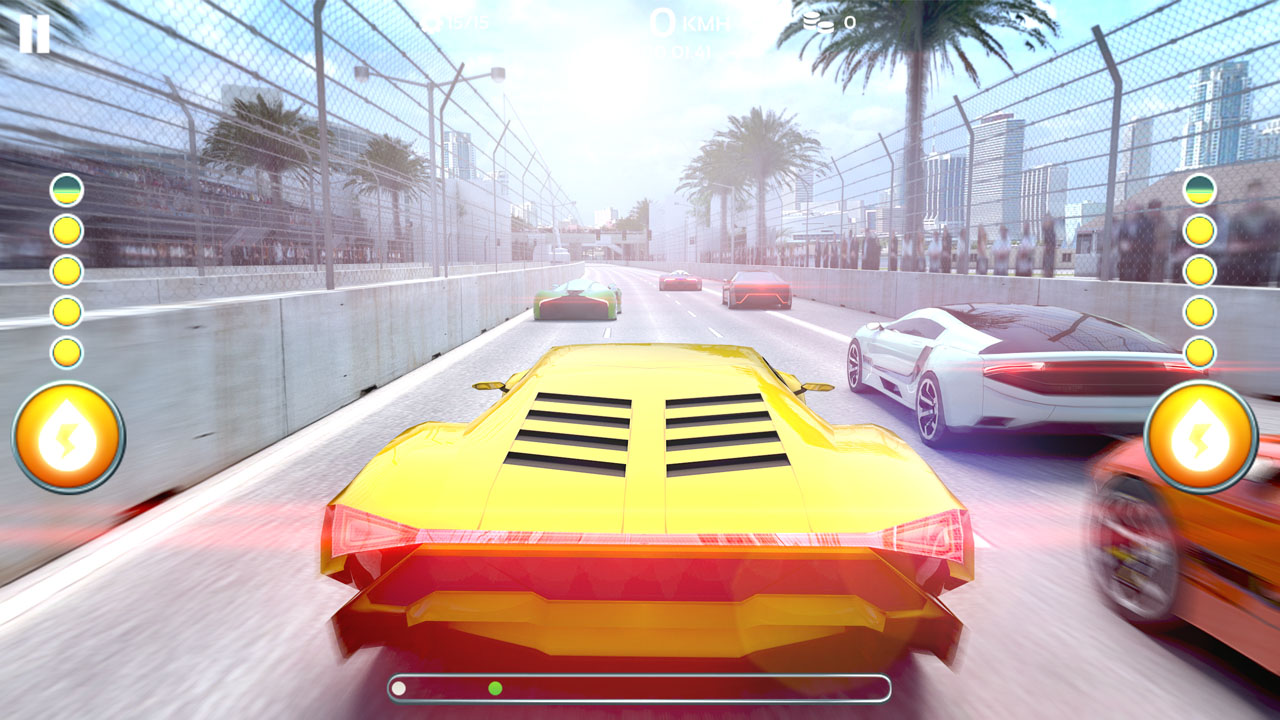This screenshot has height=720, width=1280.
Task: Open the pause menu
Action: pos(36,35)
